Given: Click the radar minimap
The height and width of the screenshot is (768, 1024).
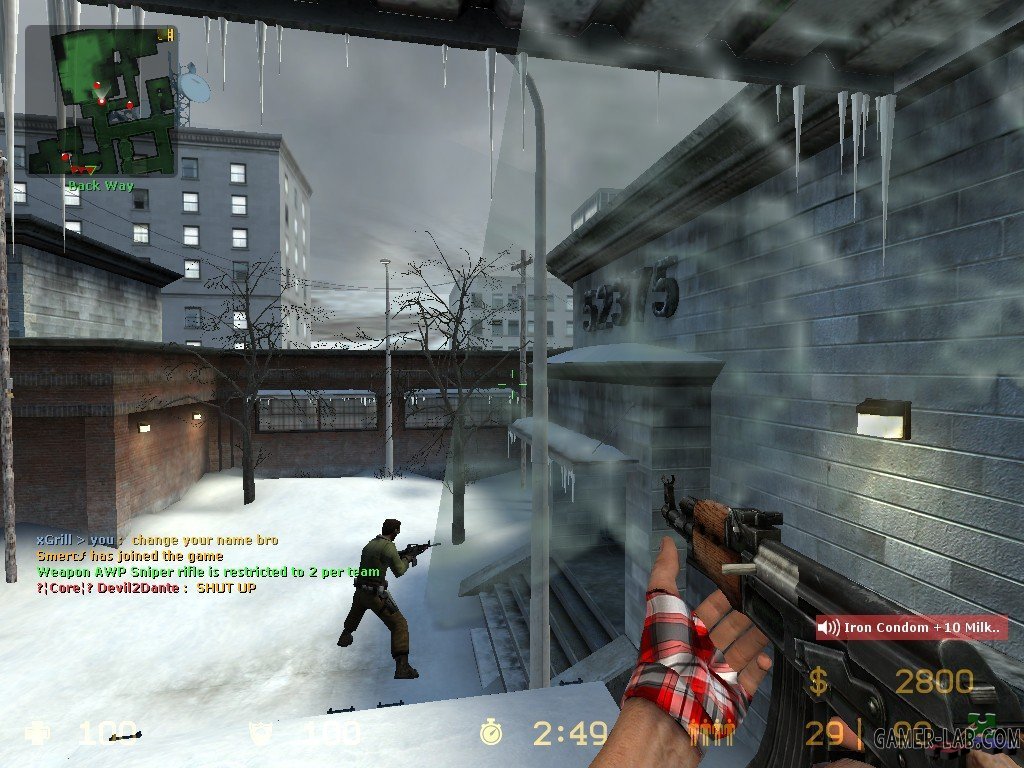Looking at the screenshot, I should [x=101, y=100].
